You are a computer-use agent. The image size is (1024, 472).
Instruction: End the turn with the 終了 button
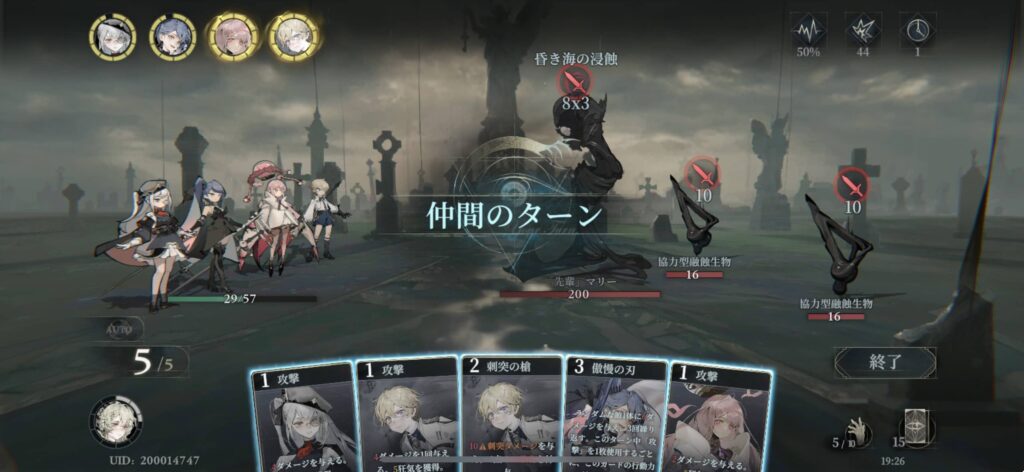(x=885, y=361)
